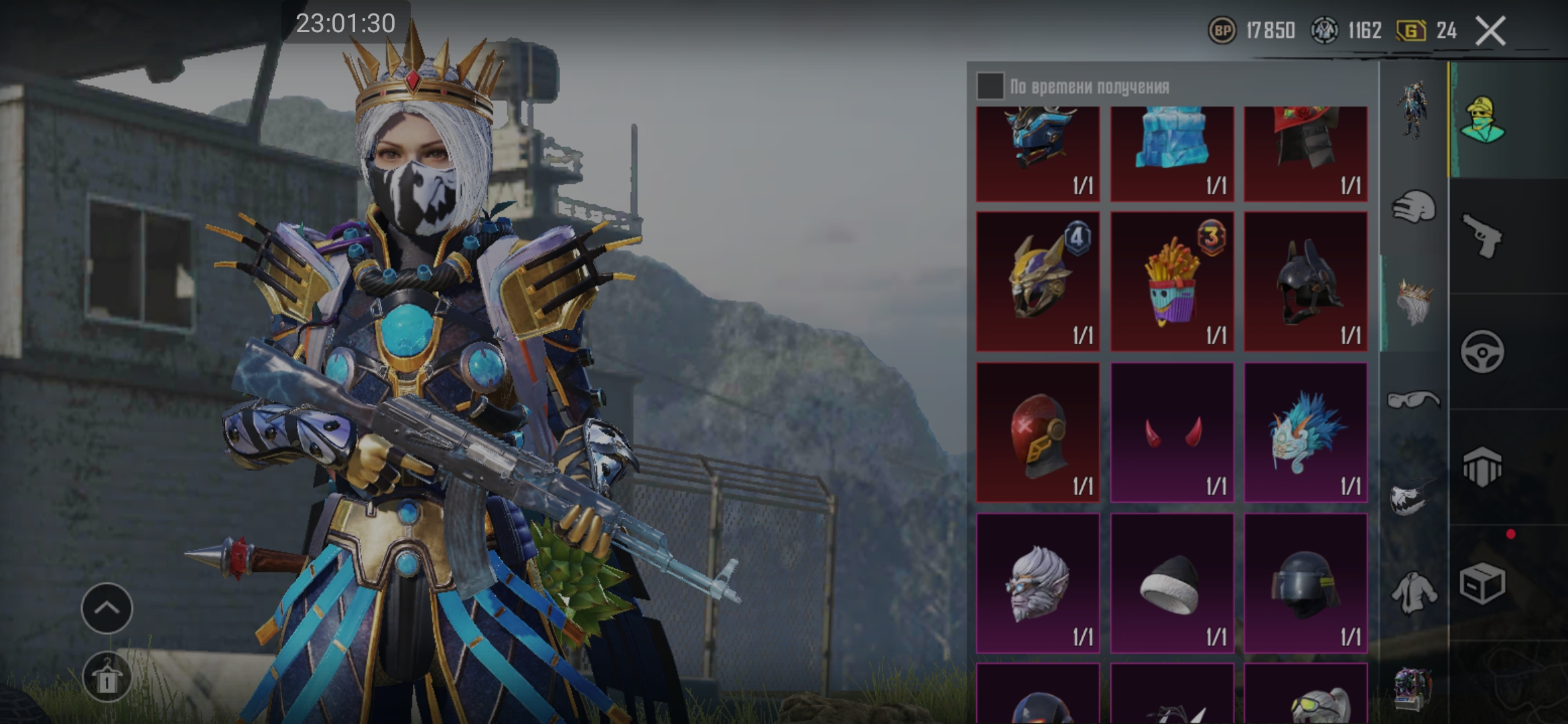
Task: Open the pistol weapons category tab
Action: click(1482, 235)
